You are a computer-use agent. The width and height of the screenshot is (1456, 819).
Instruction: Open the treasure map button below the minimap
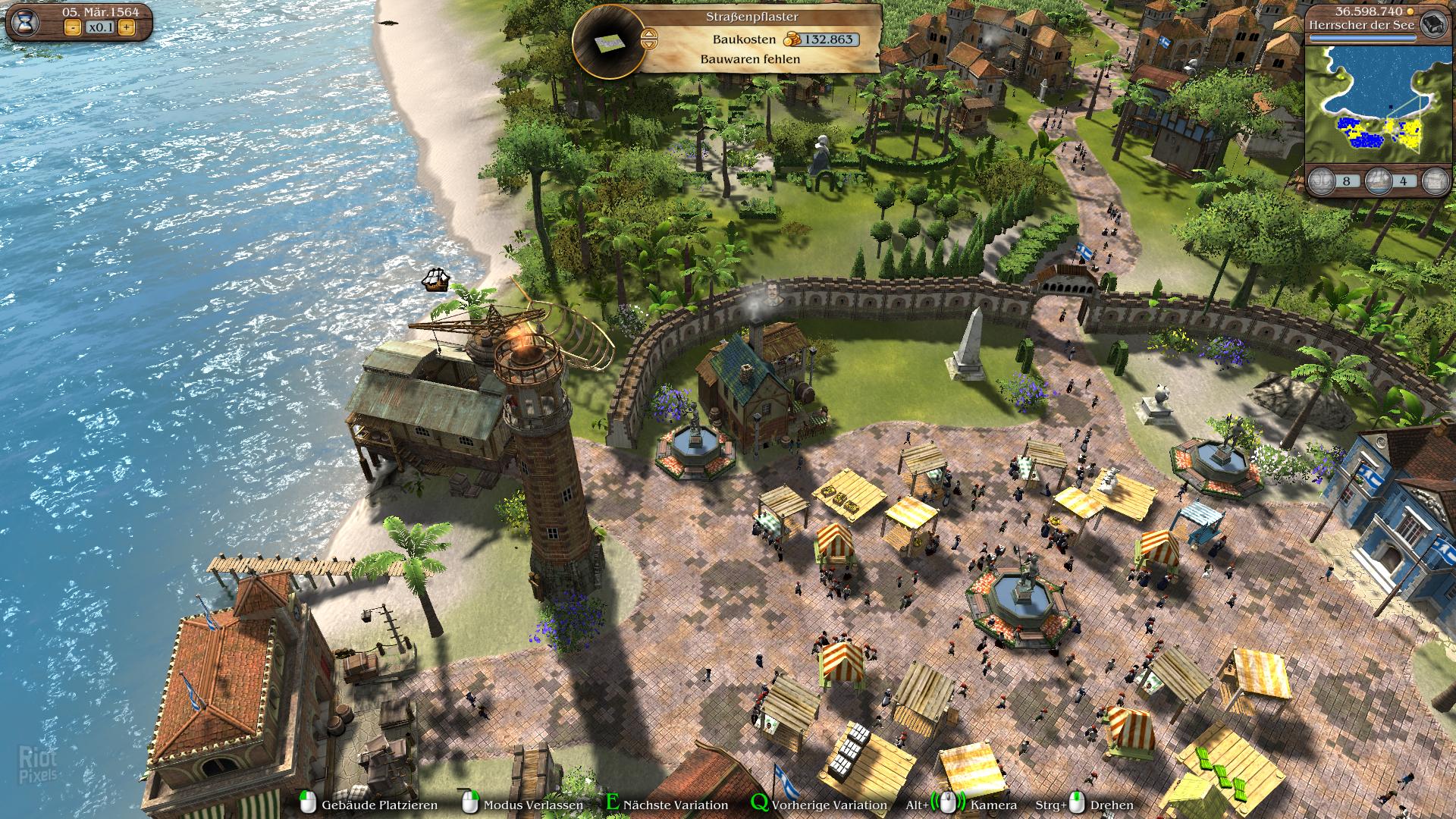1434,181
